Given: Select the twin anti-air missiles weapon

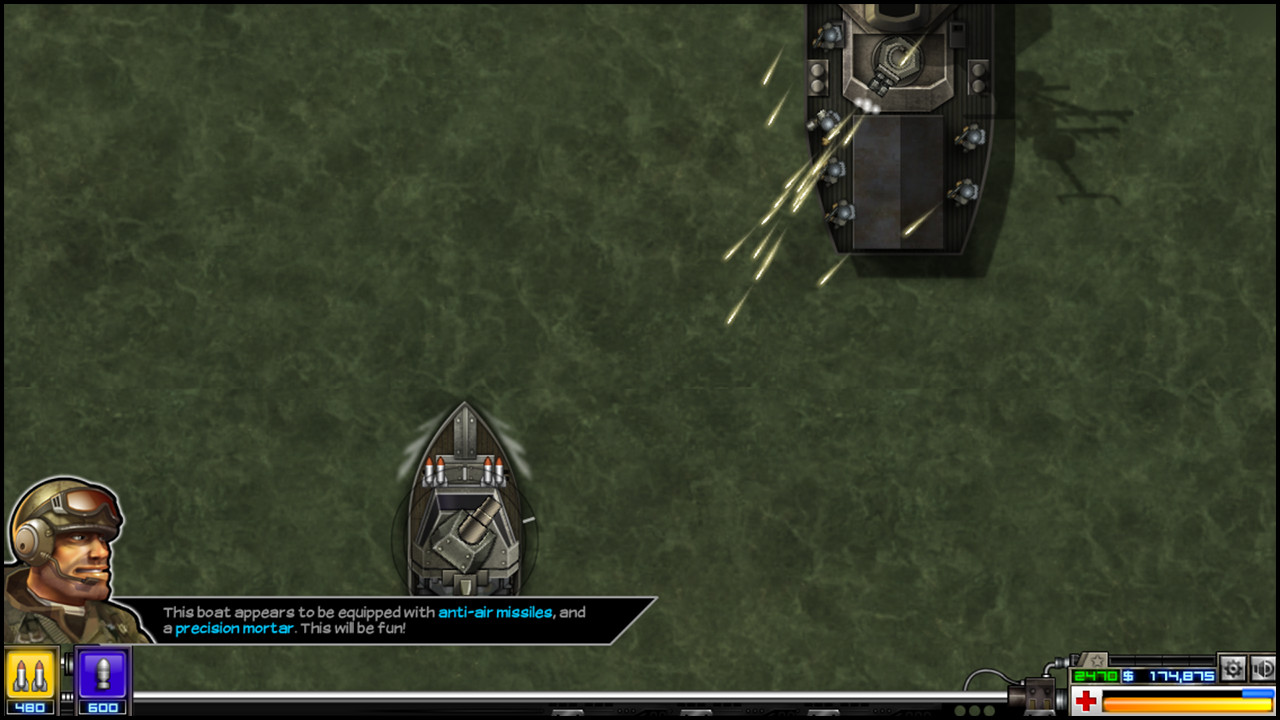Looking at the screenshot, I should pos(30,675).
